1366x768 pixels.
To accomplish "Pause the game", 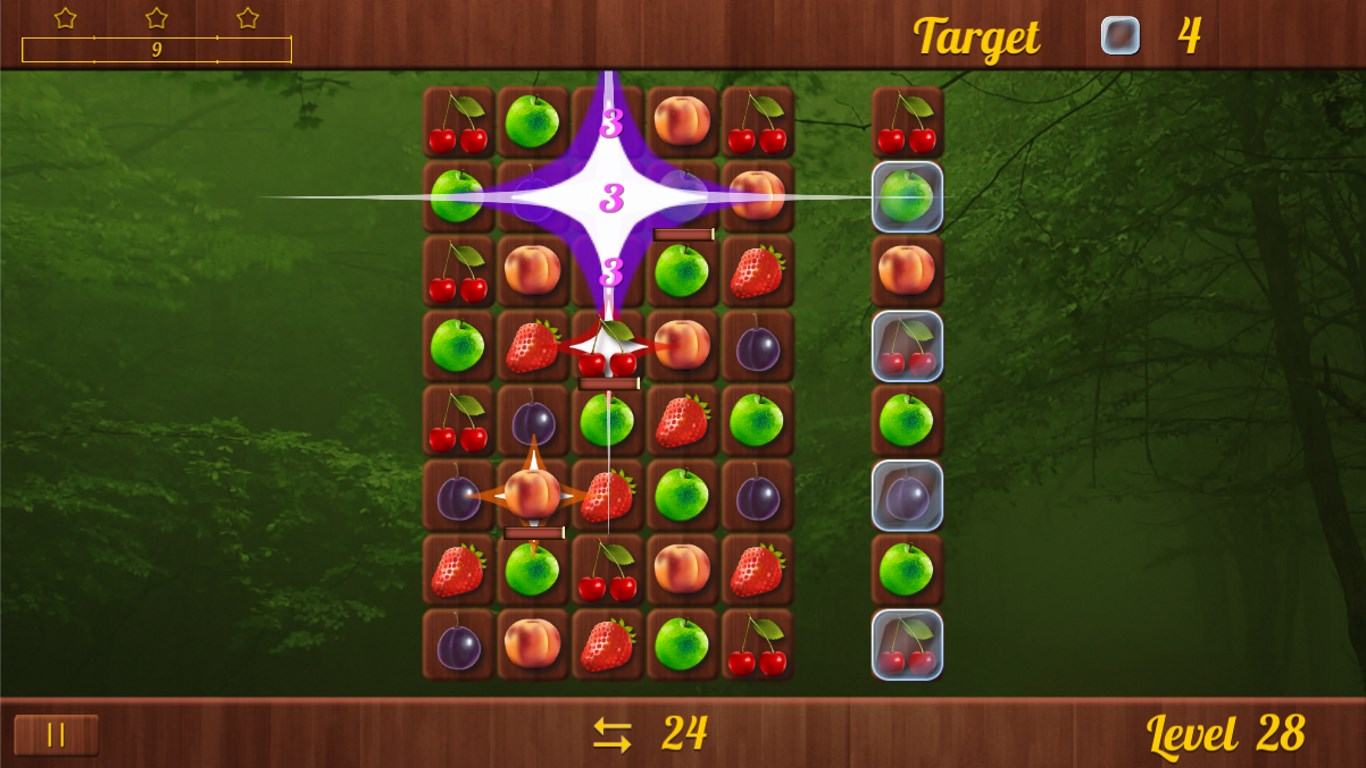I will point(57,735).
